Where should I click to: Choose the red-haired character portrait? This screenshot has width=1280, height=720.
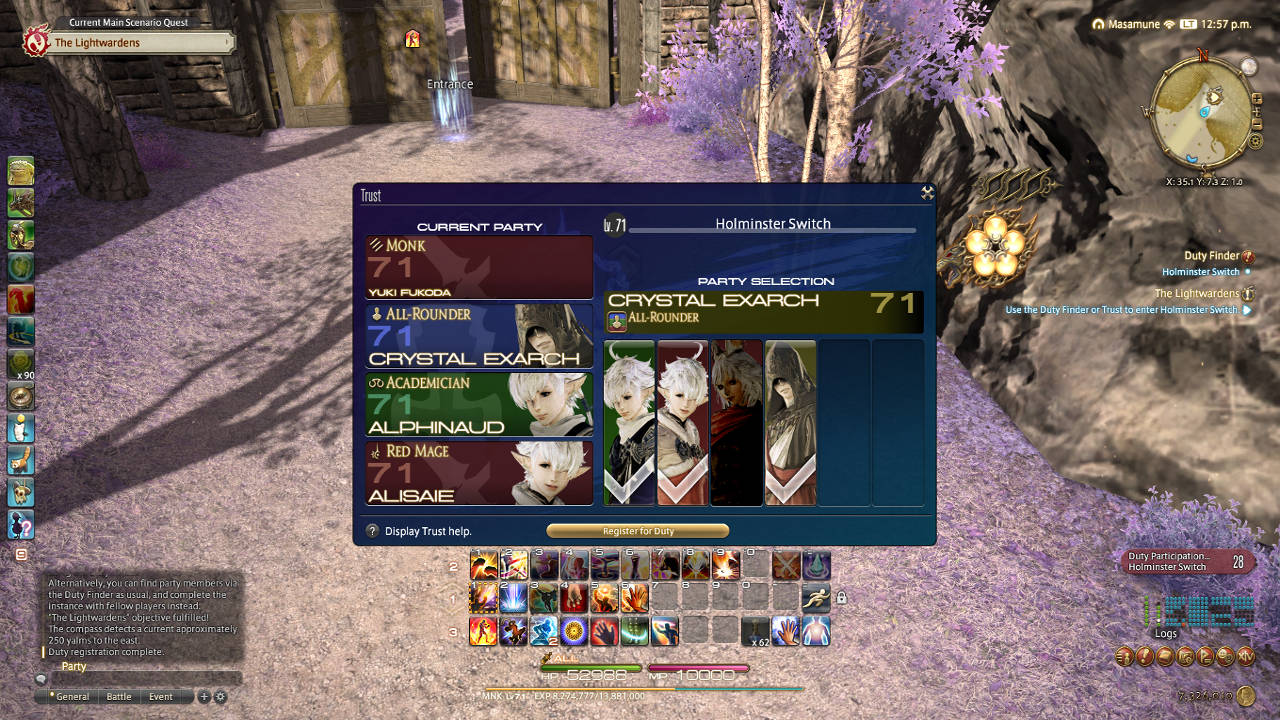pyautogui.click(x=736, y=422)
